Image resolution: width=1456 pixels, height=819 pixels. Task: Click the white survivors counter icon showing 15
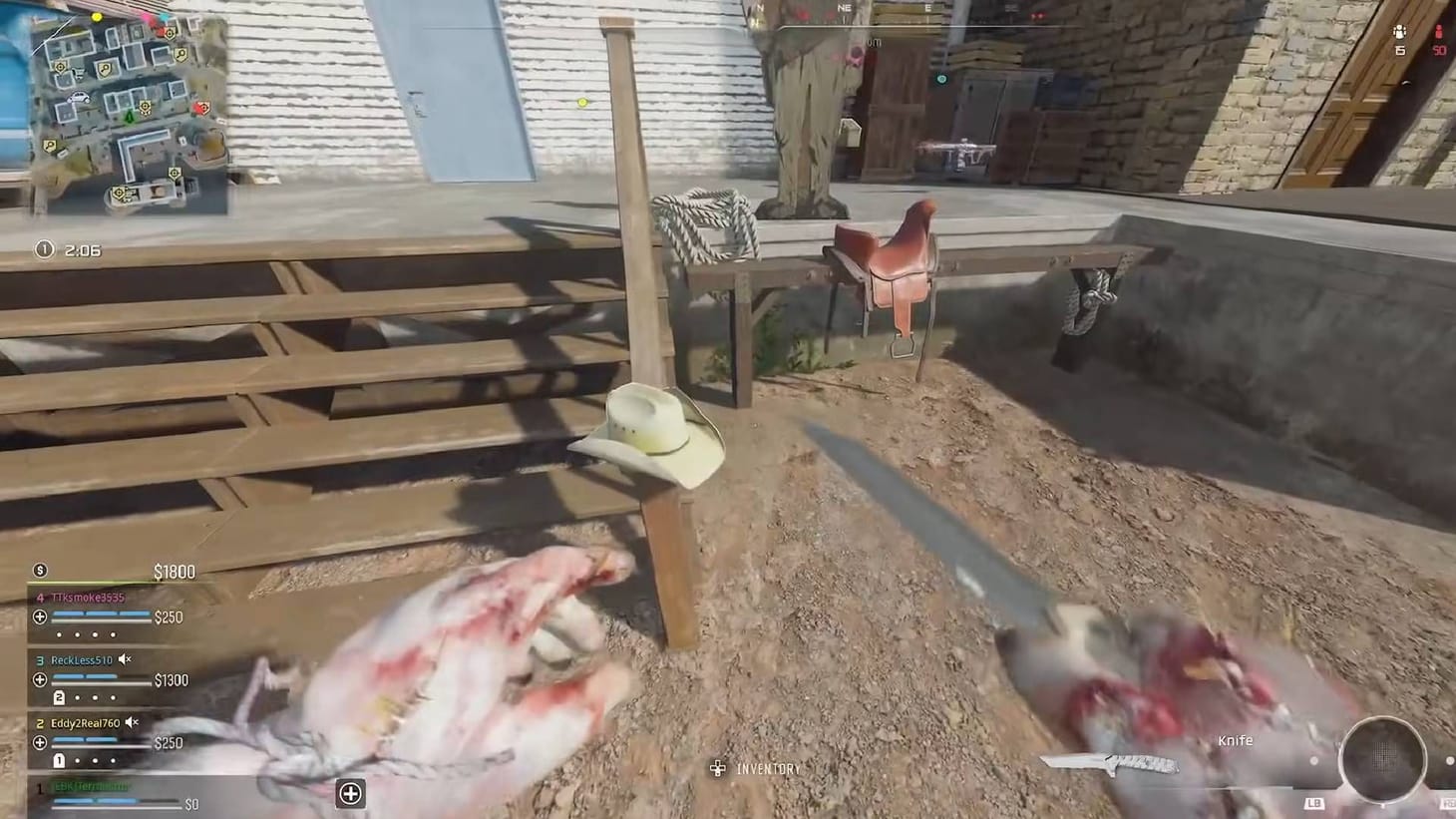pyautogui.click(x=1401, y=30)
